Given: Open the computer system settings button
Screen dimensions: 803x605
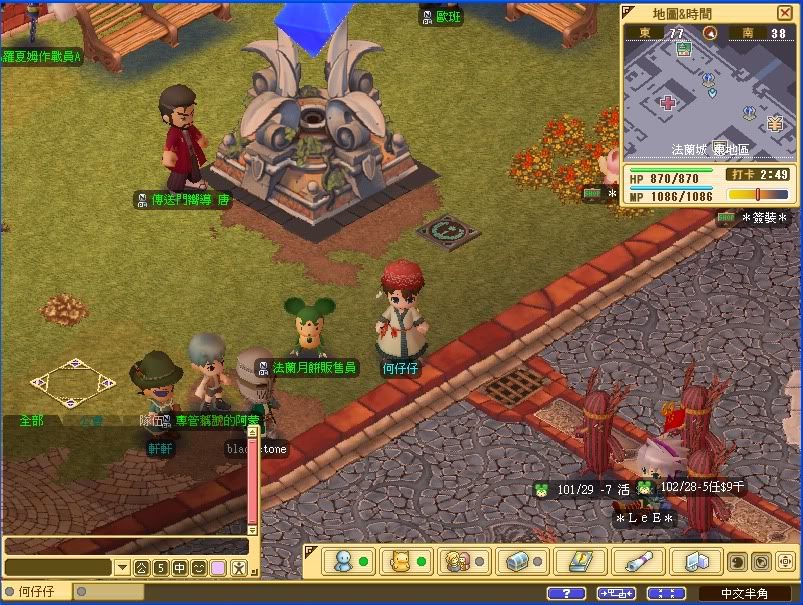Looking at the screenshot, I should [692, 561].
